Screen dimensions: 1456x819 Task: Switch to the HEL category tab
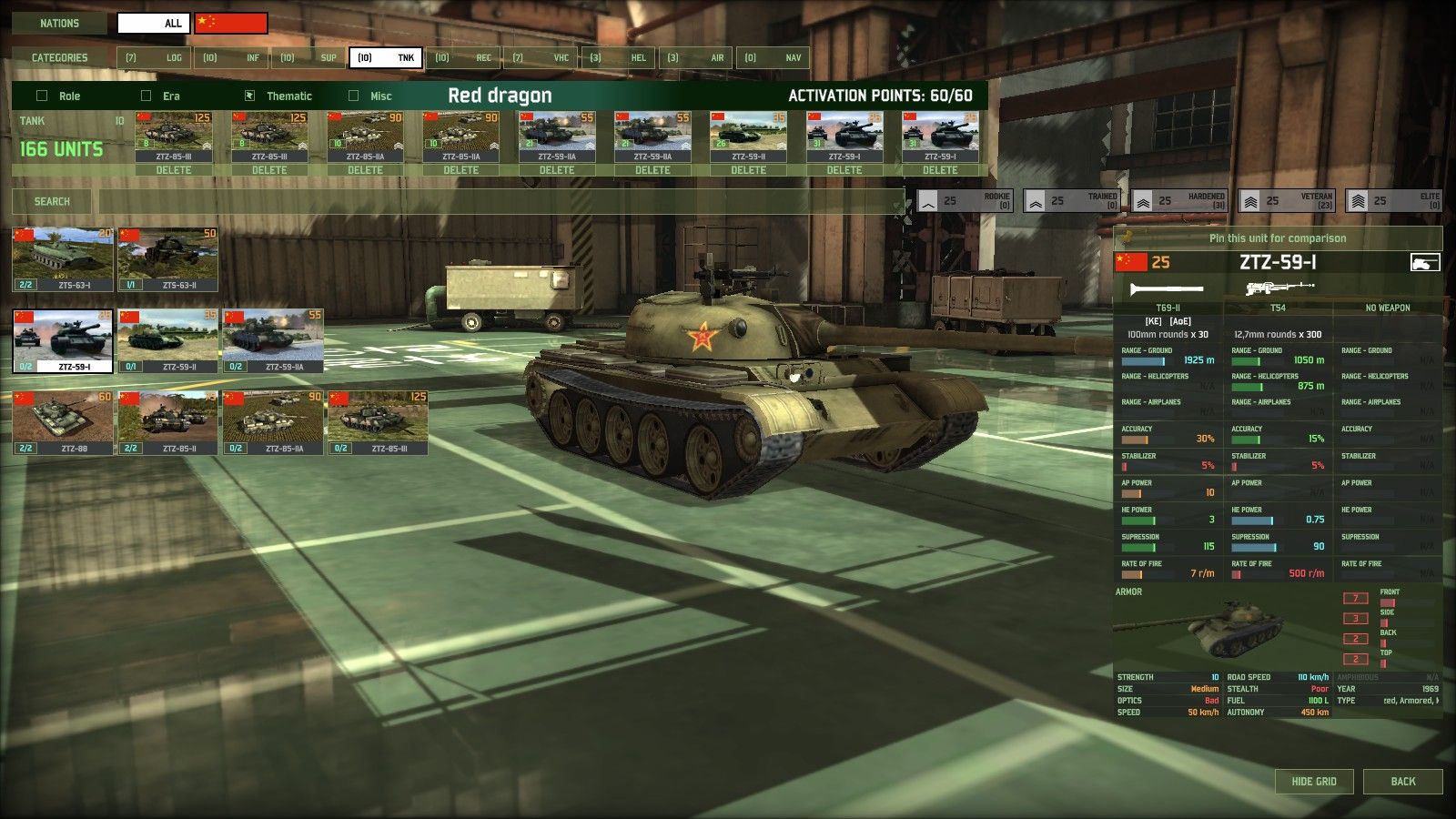point(617,57)
